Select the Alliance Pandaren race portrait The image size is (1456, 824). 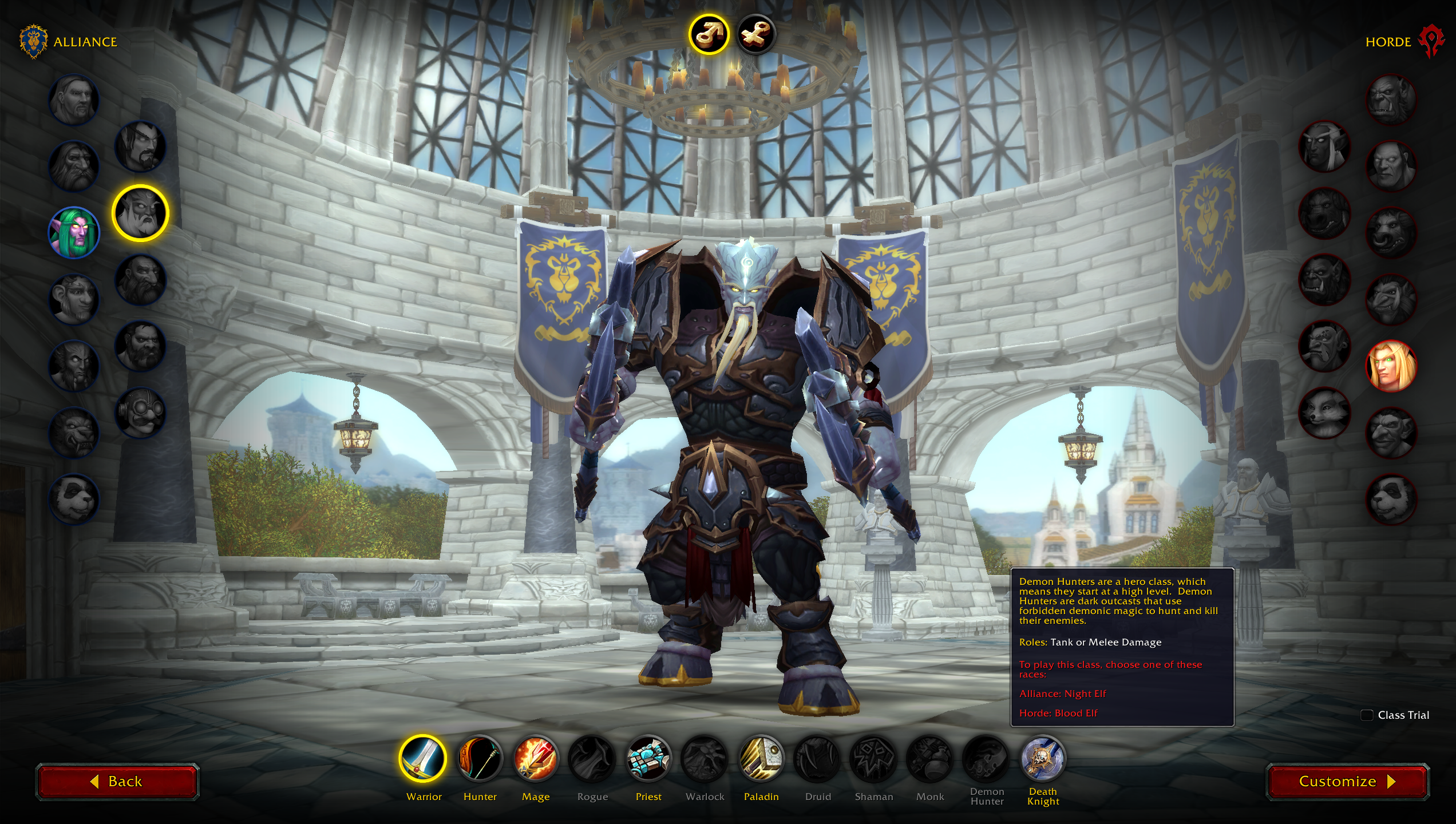click(74, 499)
